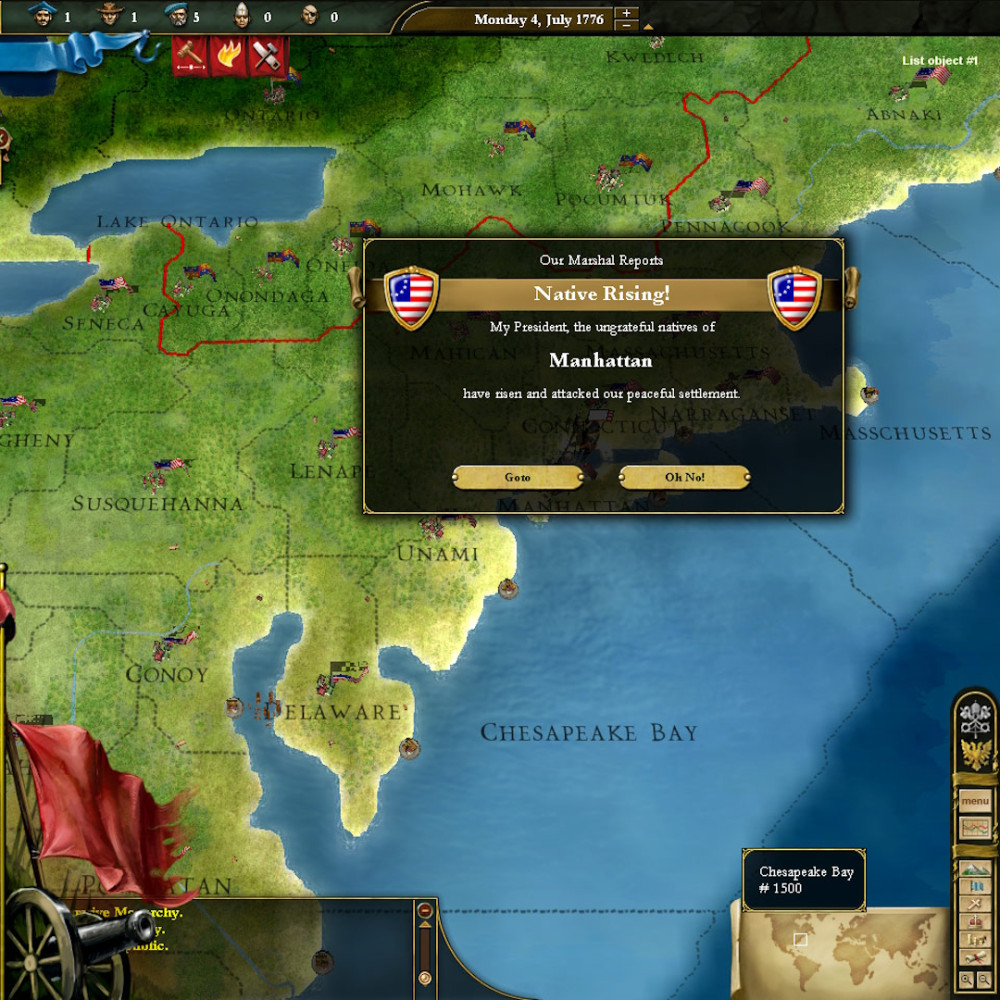Image resolution: width=1000 pixels, height=1000 pixels.
Task: Clear the message log with red minus
Action: [425, 911]
